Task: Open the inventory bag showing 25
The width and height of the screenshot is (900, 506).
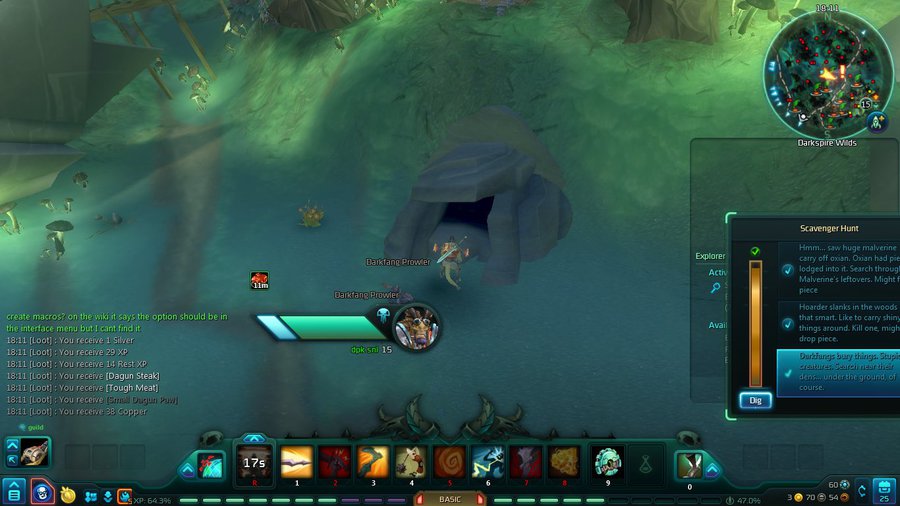Action: tap(883, 491)
